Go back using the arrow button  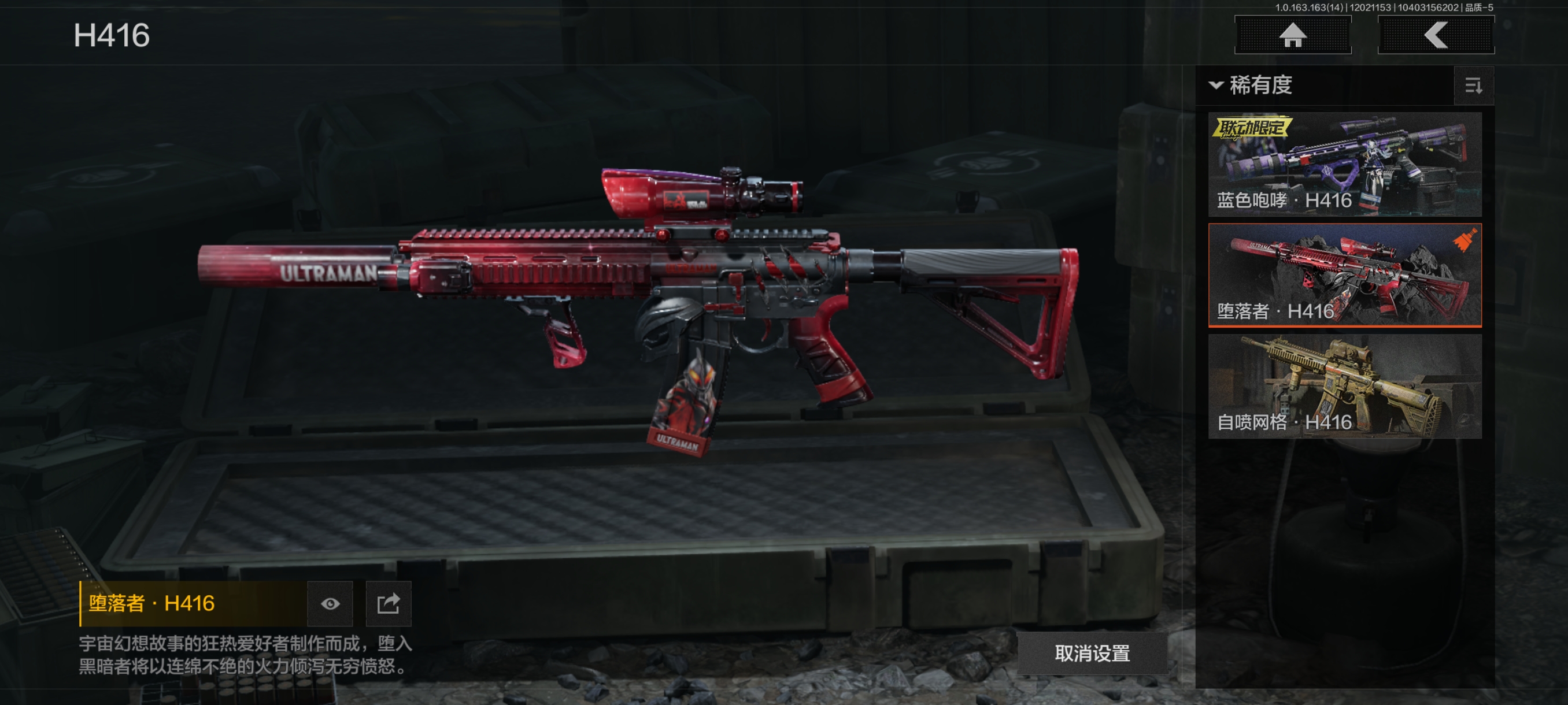1435,35
